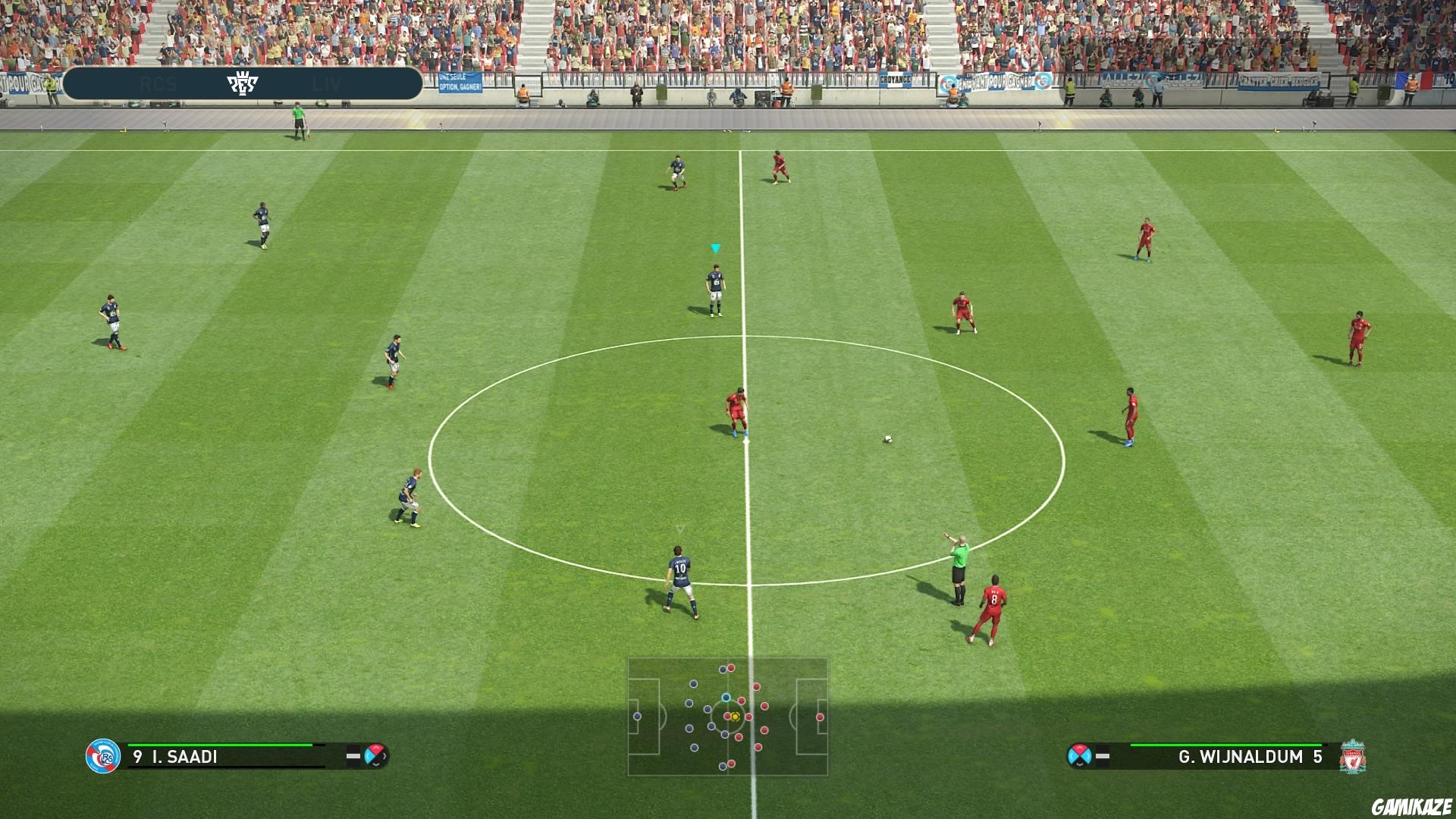Click the PES logo on the scoreboard

point(243,83)
